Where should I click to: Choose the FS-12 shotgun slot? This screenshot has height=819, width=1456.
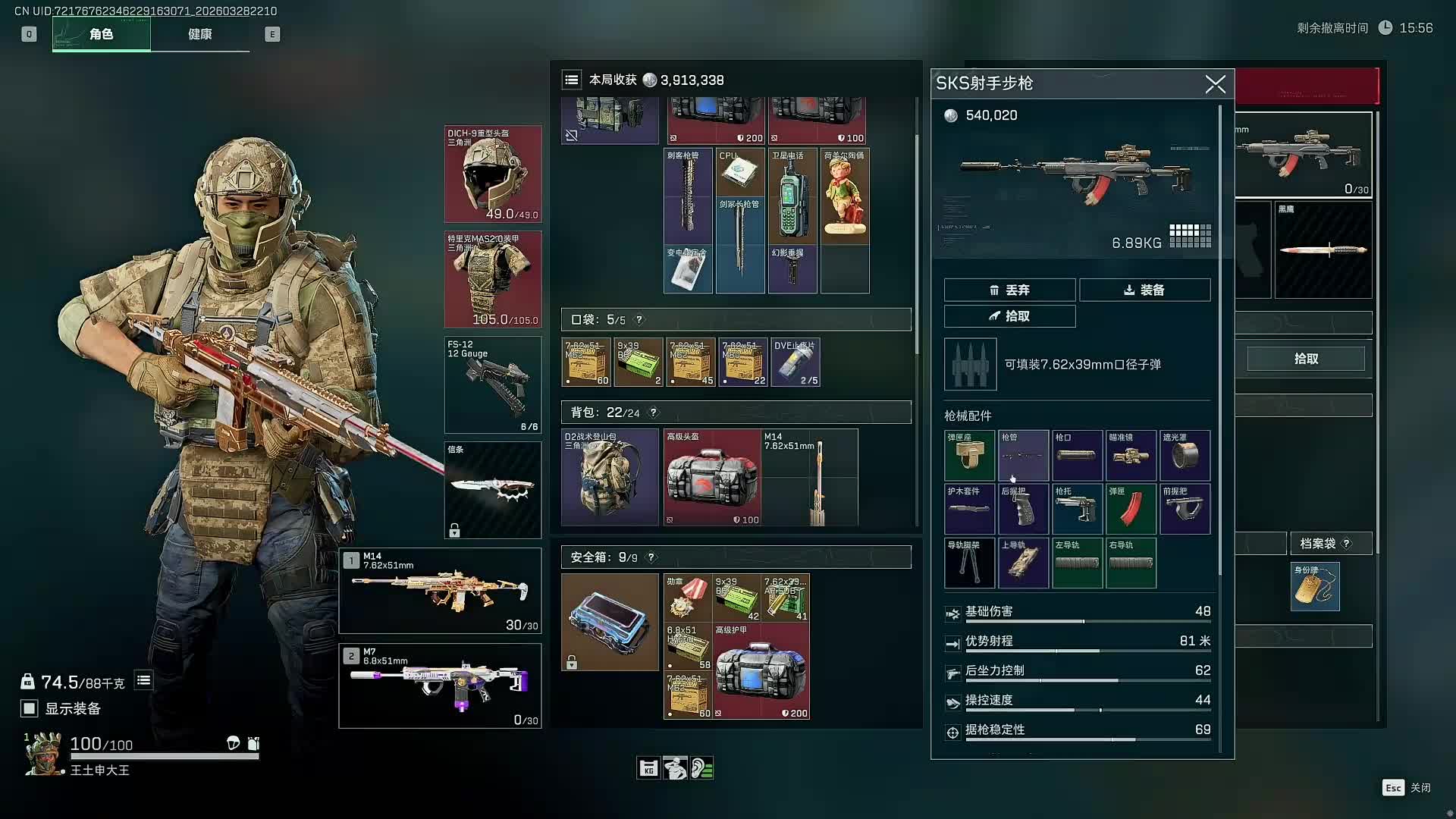click(x=492, y=384)
